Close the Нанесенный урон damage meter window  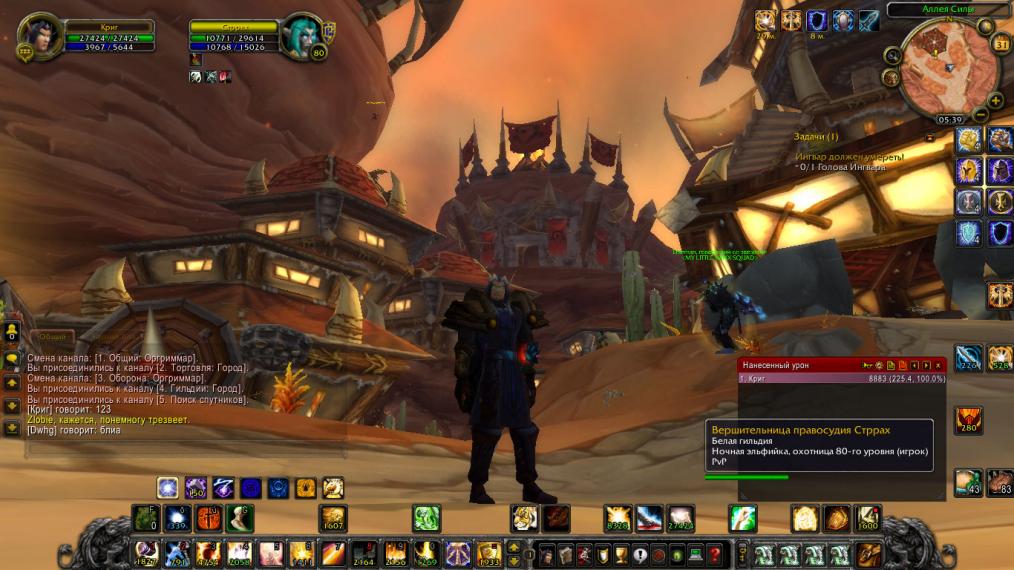pyautogui.click(x=939, y=365)
